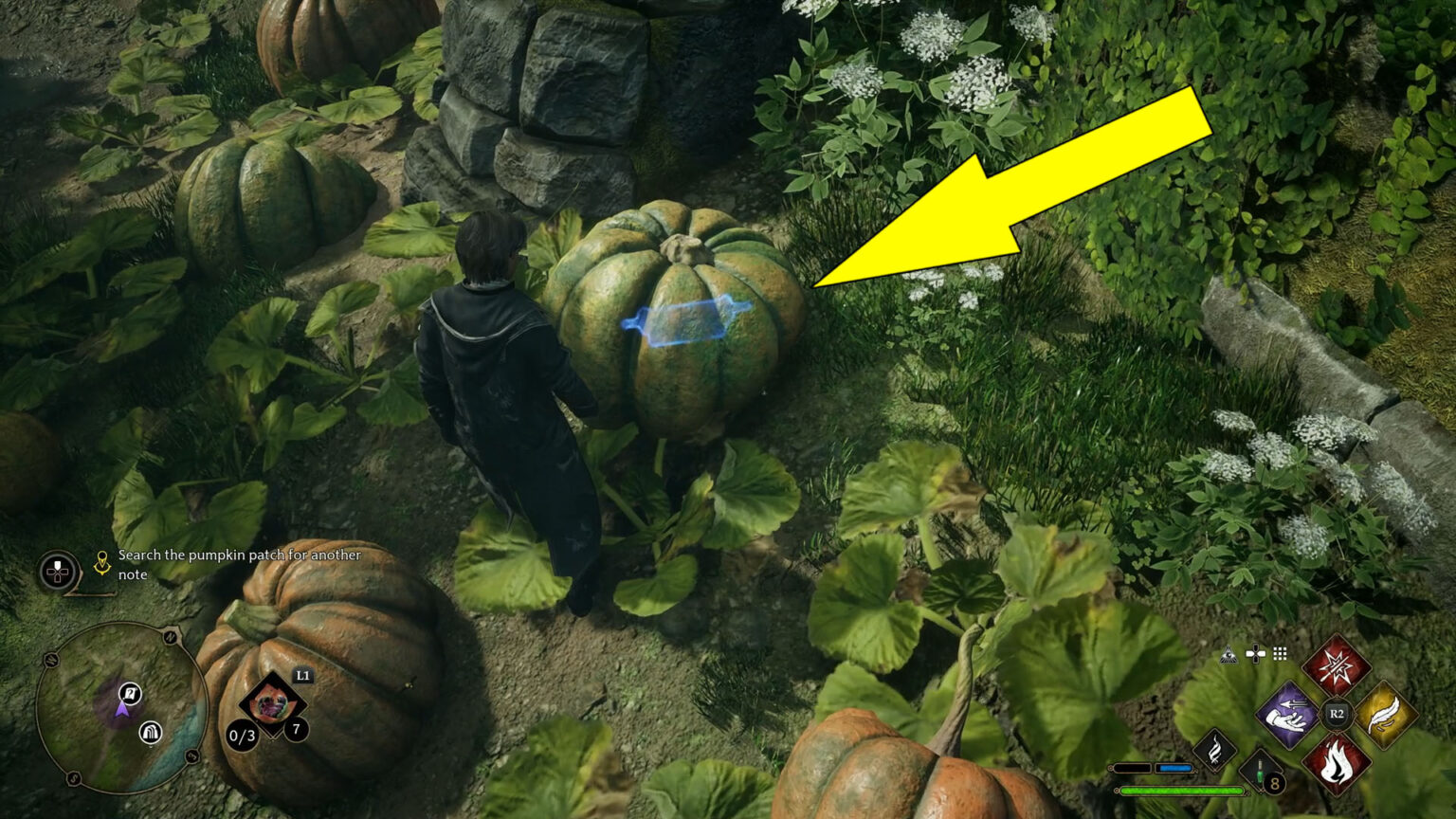Select the yellow Levioso feather spell

pyautogui.click(x=1385, y=714)
